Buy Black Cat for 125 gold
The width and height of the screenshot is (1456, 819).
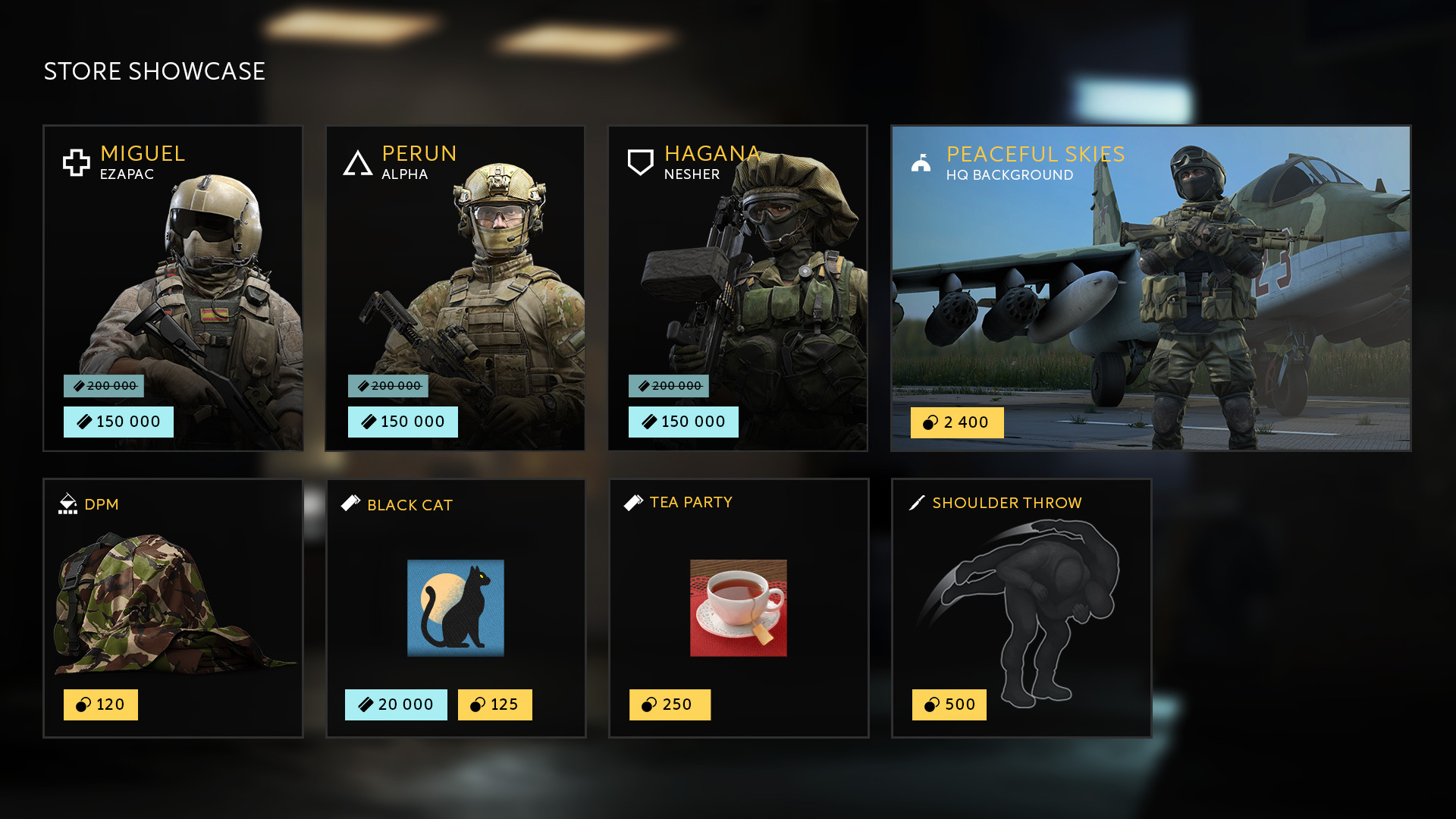[x=494, y=704]
